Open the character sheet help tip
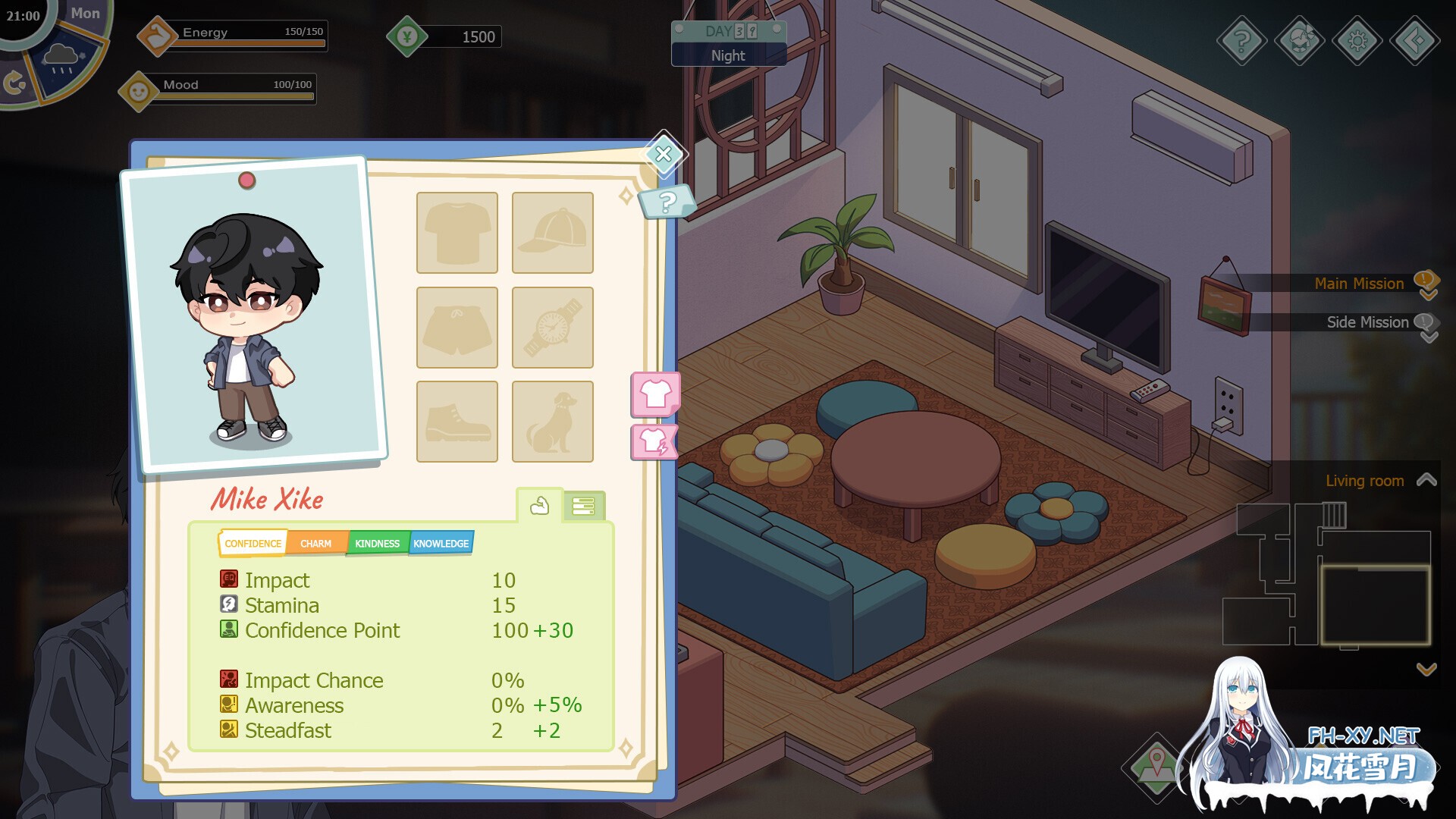Screen dimensions: 1456x819 (667, 202)
